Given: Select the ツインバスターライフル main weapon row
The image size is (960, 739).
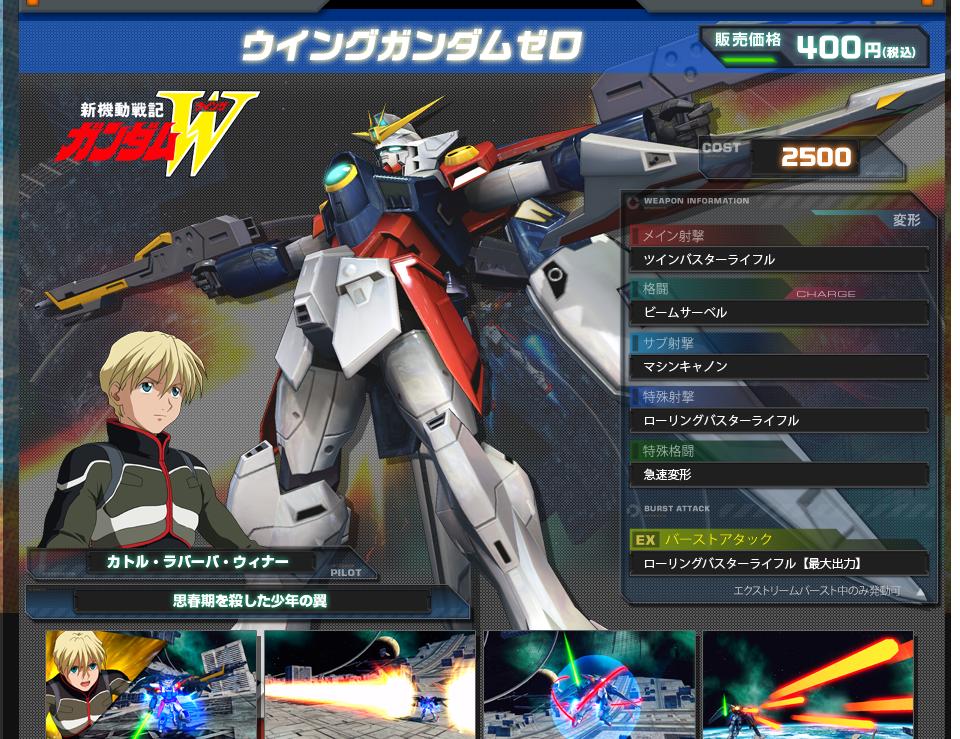Looking at the screenshot, I should coord(778,260).
